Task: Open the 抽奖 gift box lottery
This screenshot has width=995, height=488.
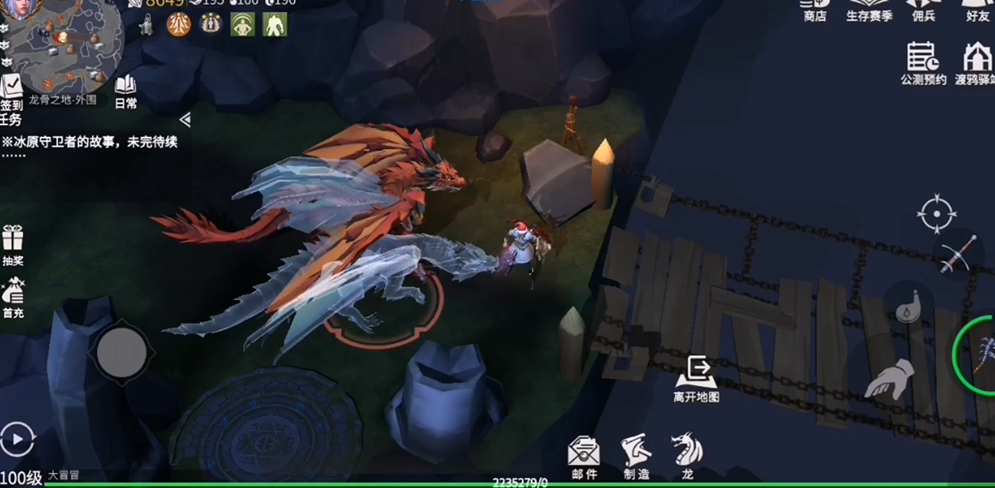Action: (12, 243)
